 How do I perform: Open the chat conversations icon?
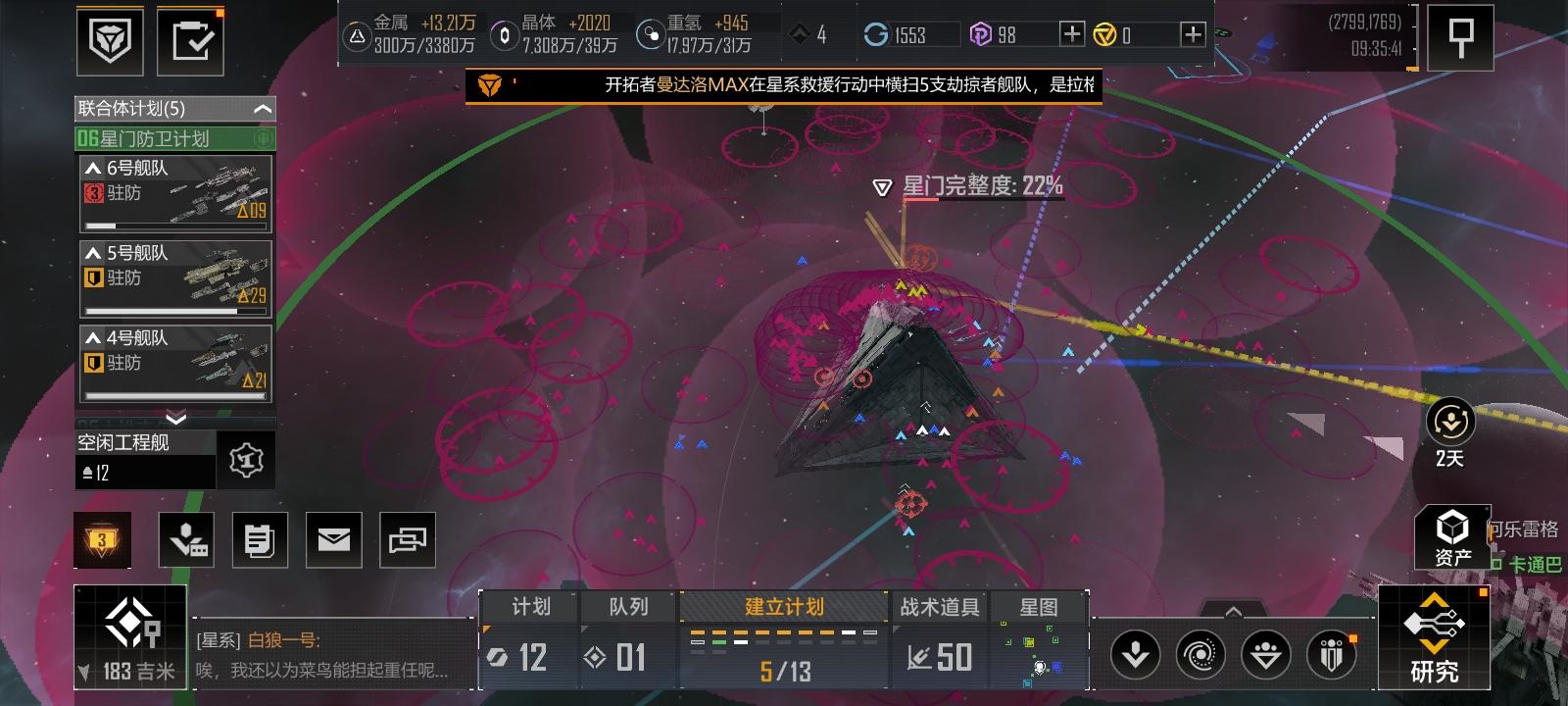click(x=408, y=539)
